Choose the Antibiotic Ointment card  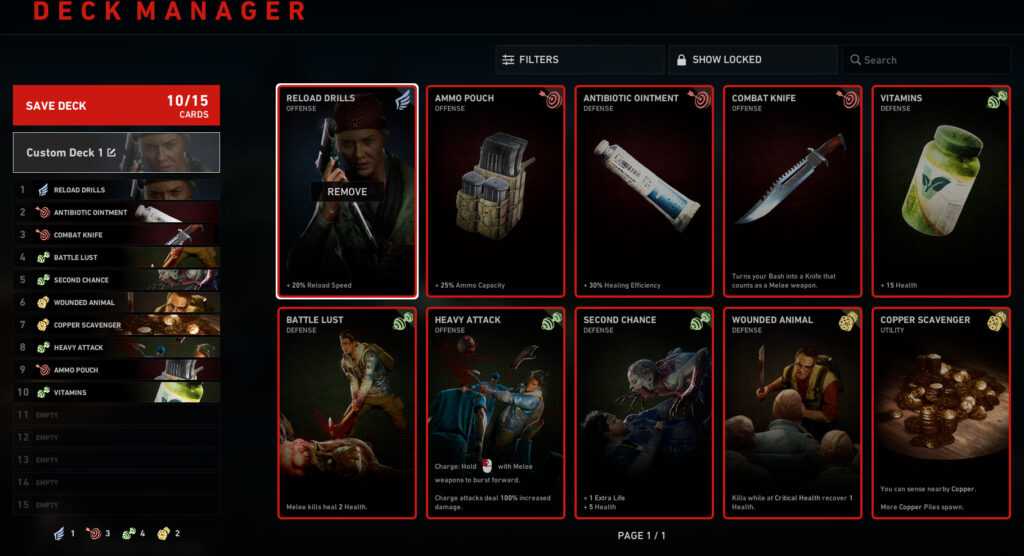[644, 191]
